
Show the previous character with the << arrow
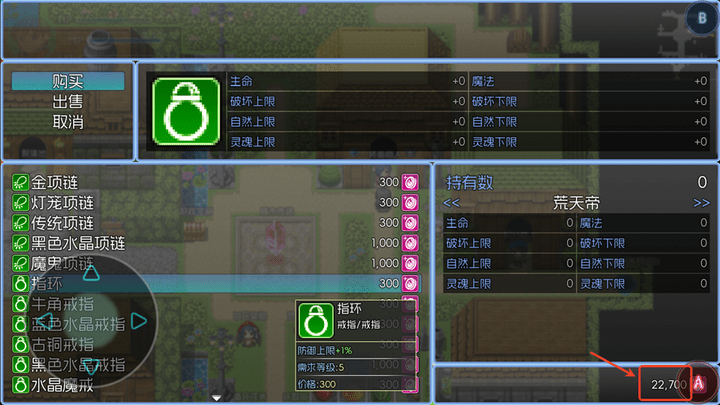453,202
